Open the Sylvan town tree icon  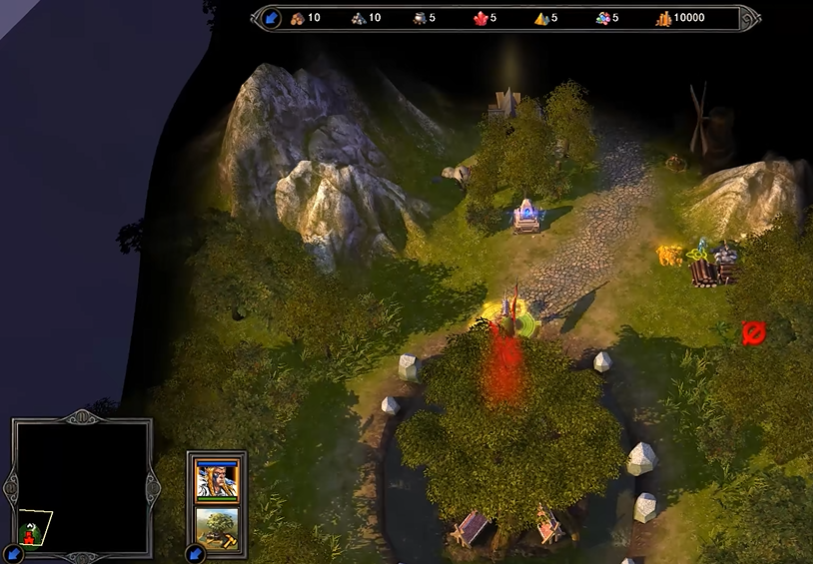coord(217,528)
